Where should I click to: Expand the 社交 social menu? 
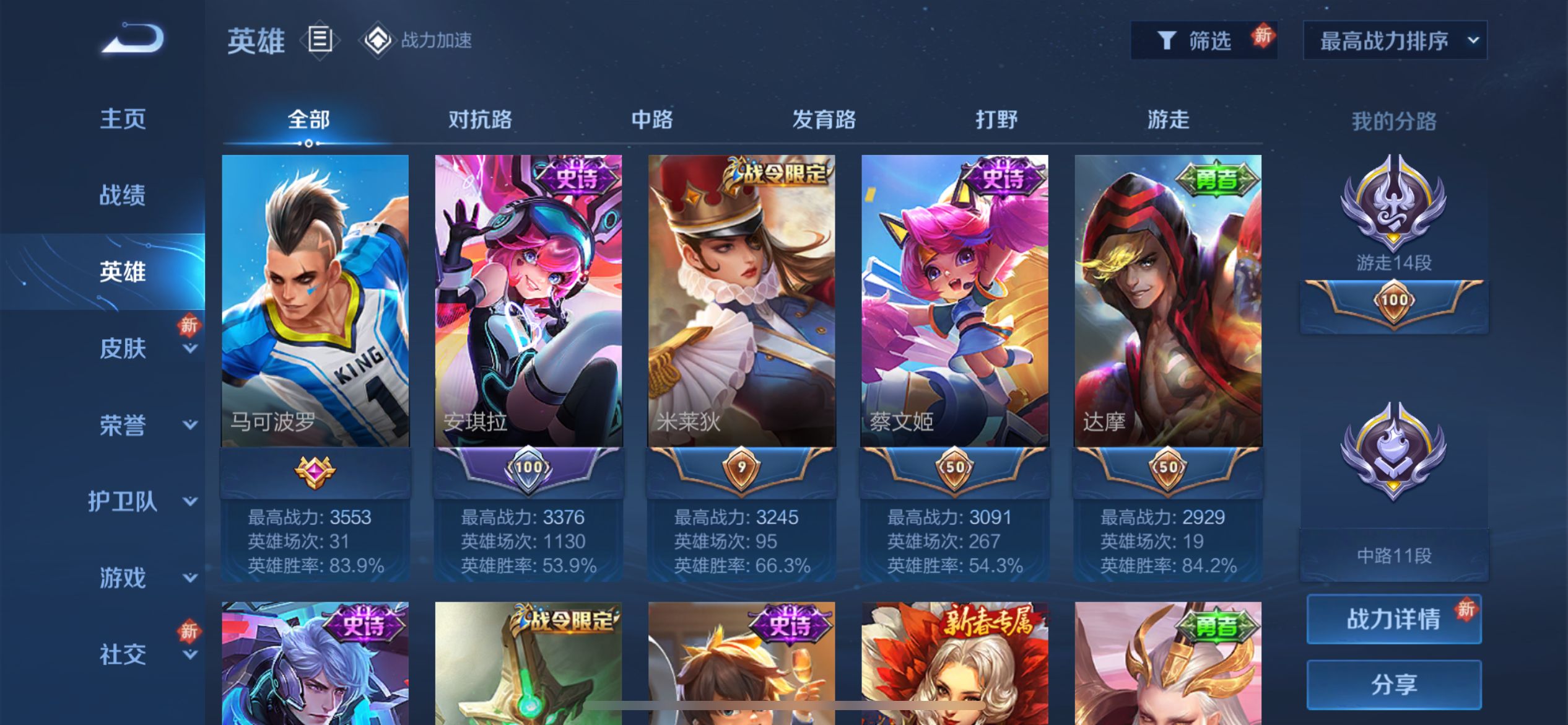123,654
